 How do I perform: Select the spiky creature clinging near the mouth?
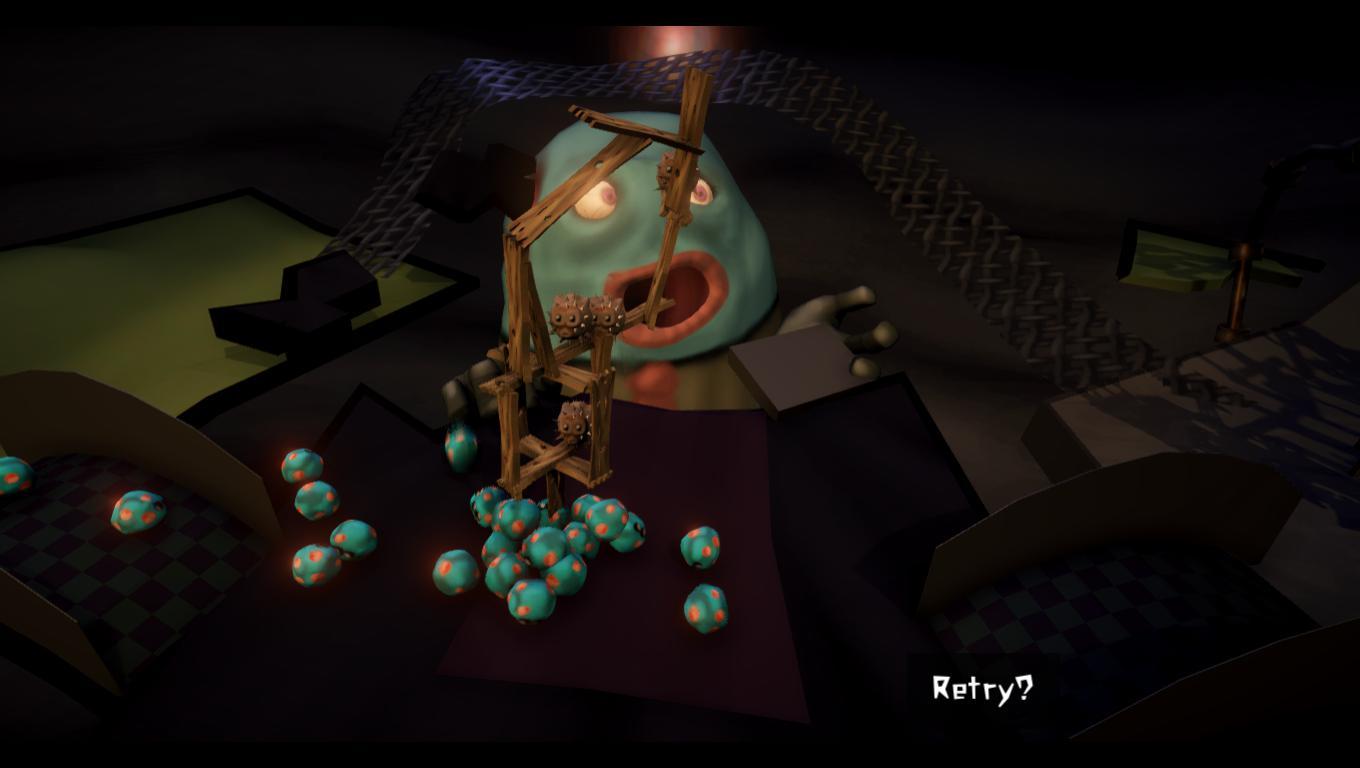click(x=665, y=169)
